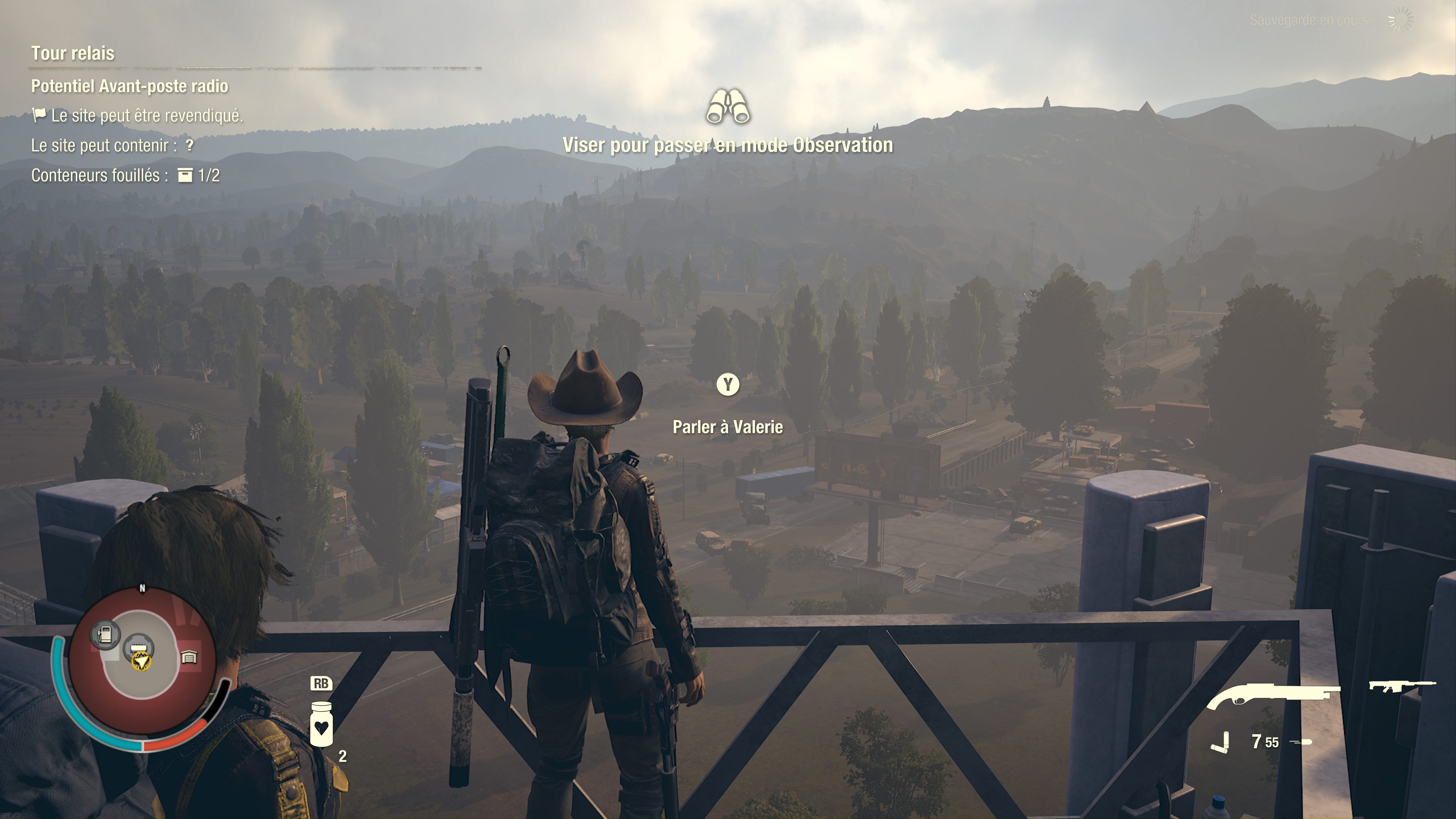
Task: Select the gas pump marker on minimap
Action: pos(105,633)
